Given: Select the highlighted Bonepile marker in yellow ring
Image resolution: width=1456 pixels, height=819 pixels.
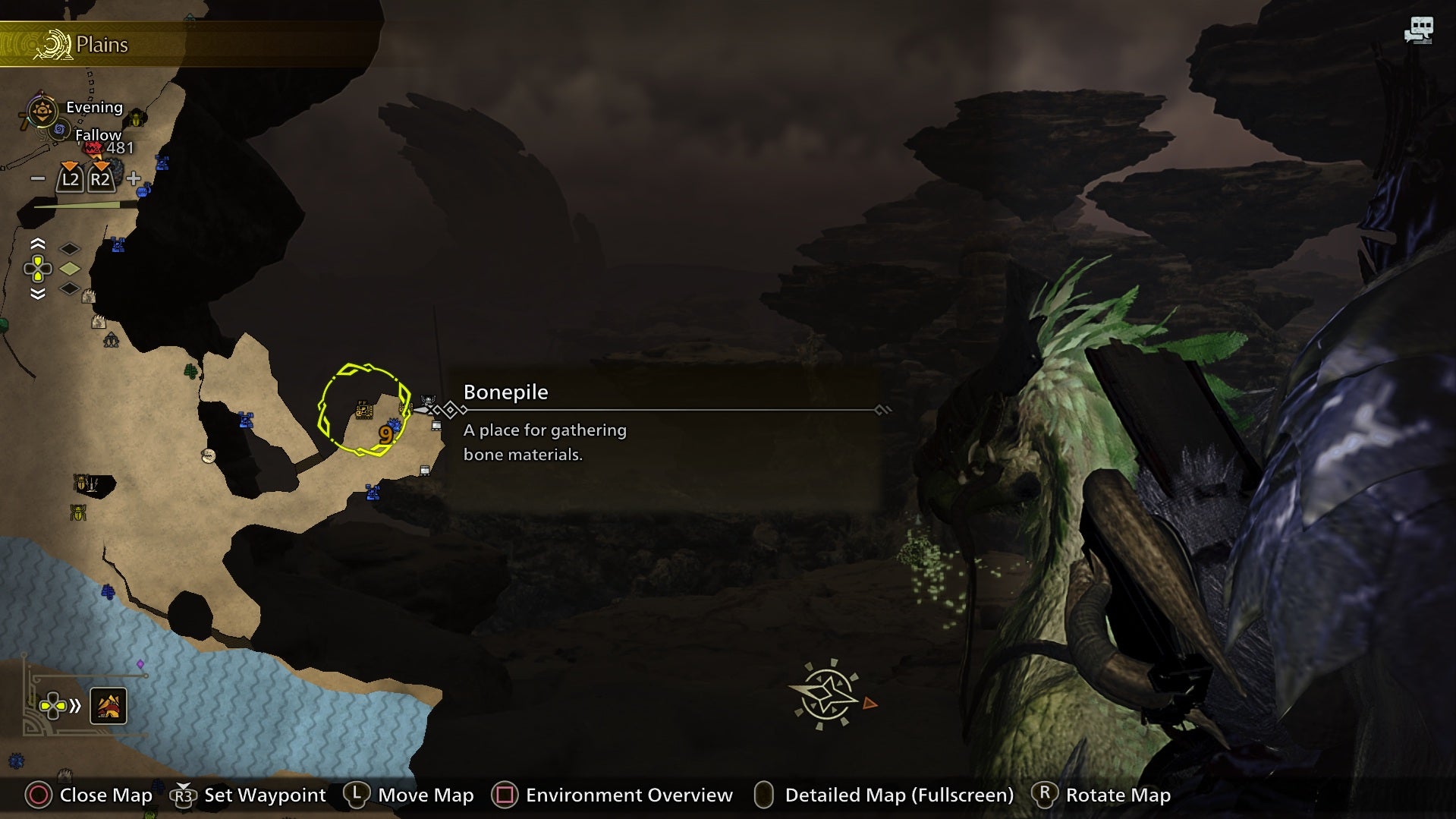Looking at the screenshot, I should [x=364, y=411].
